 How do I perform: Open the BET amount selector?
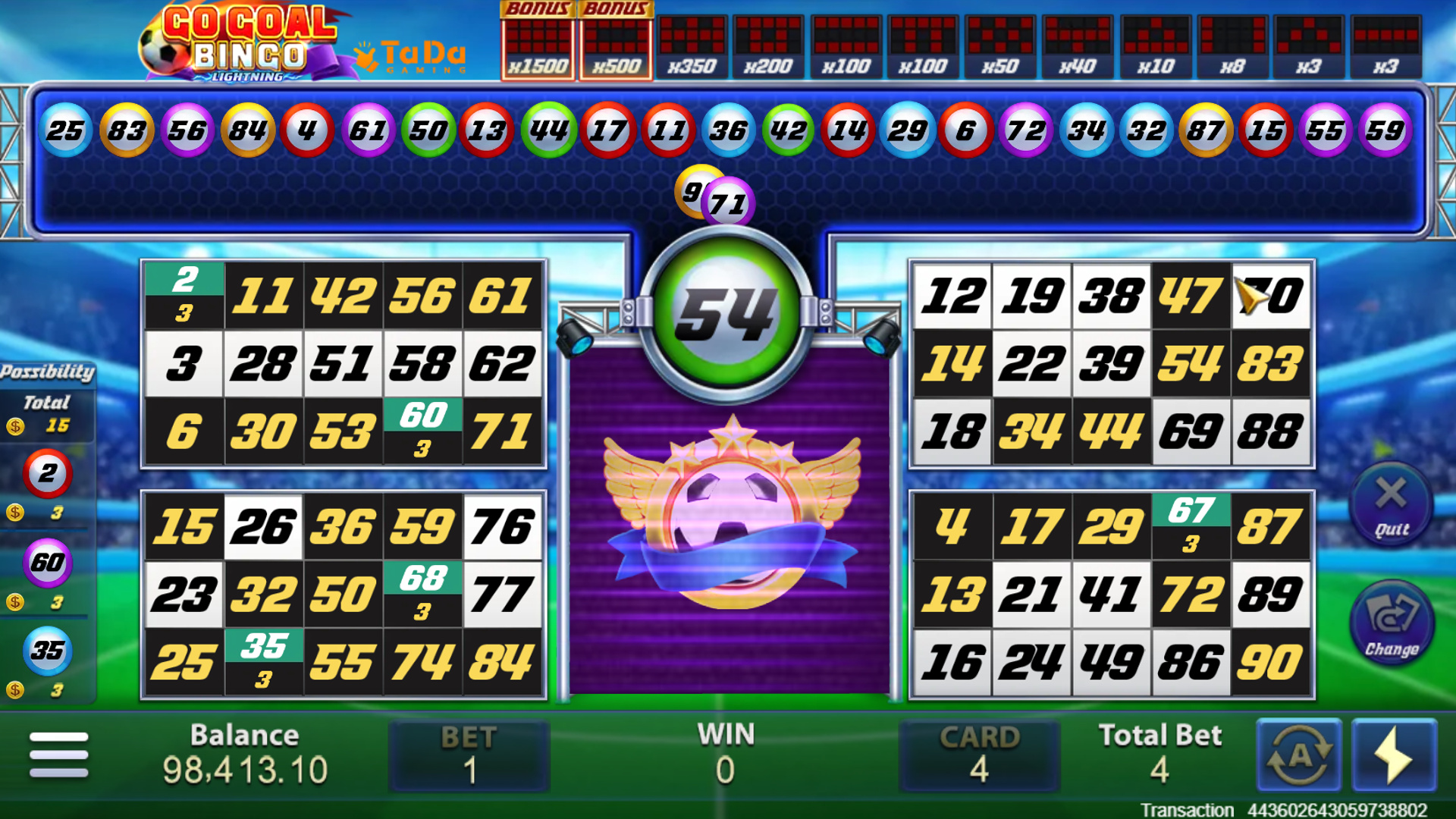pyautogui.click(x=469, y=755)
